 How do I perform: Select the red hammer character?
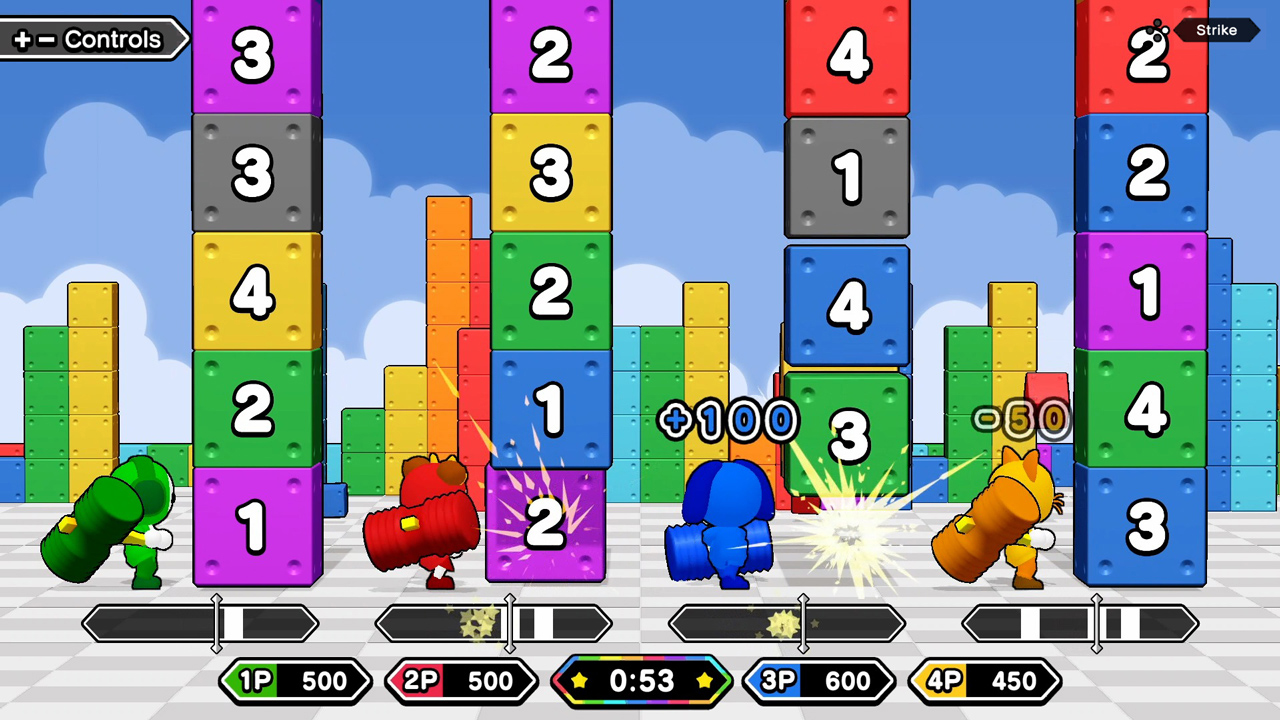[x=430, y=520]
